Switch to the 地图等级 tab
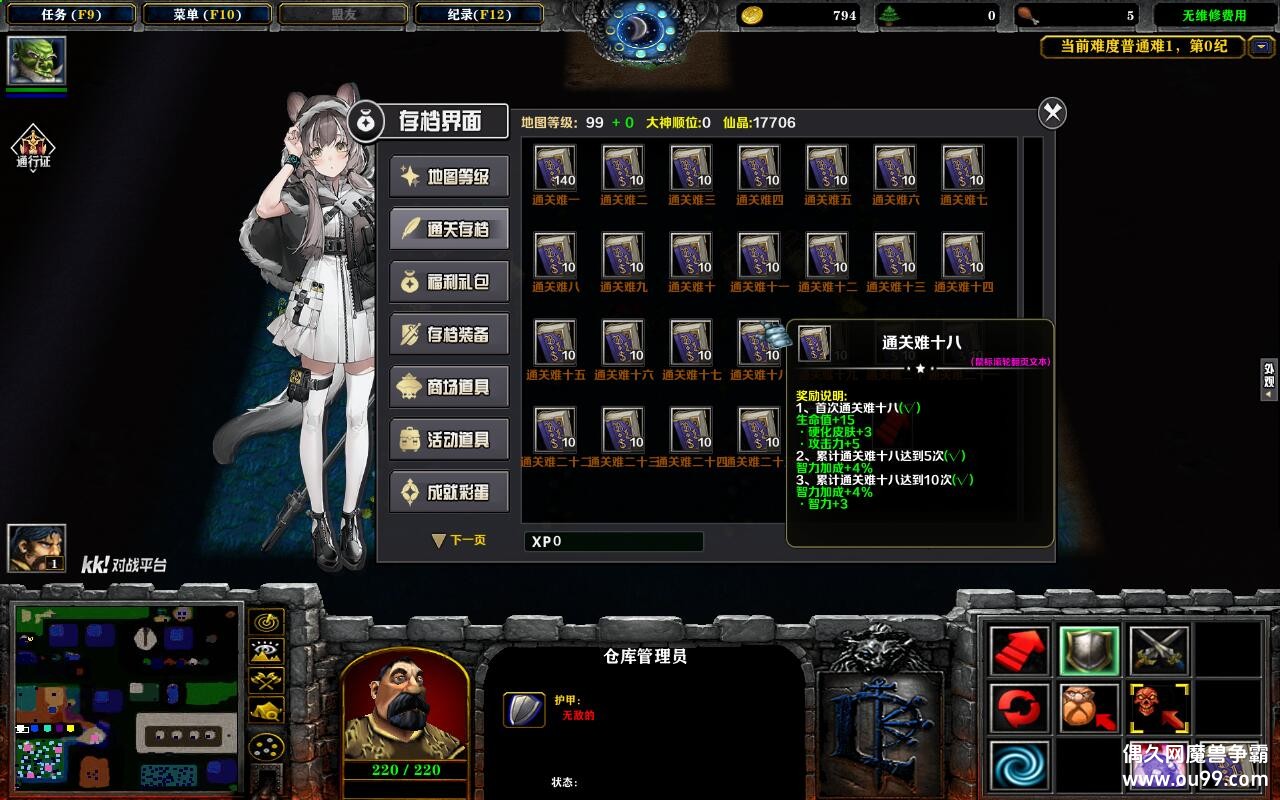This screenshot has height=800, width=1280. click(449, 177)
